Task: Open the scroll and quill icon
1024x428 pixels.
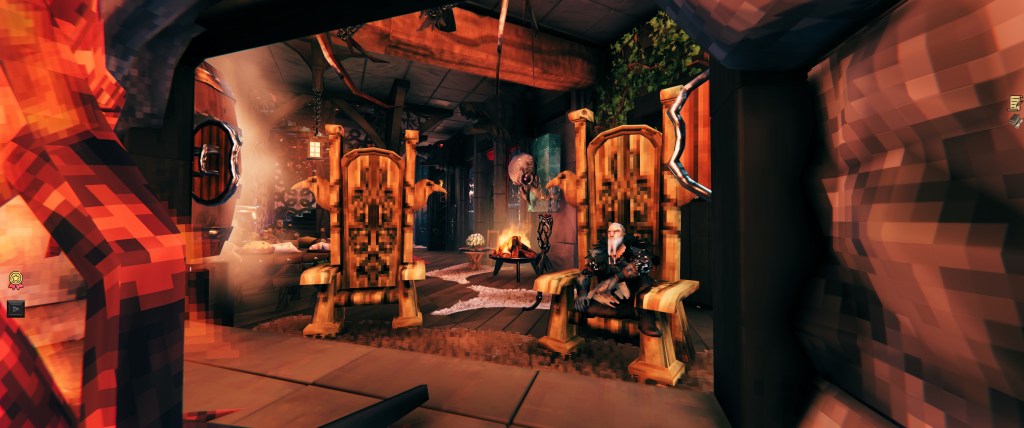Action: [1016, 102]
